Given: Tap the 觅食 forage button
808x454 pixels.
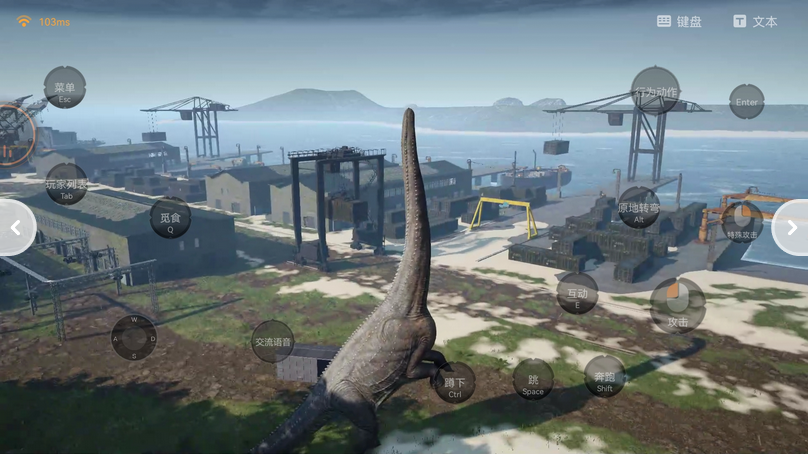Looking at the screenshot, I should 170,219.
